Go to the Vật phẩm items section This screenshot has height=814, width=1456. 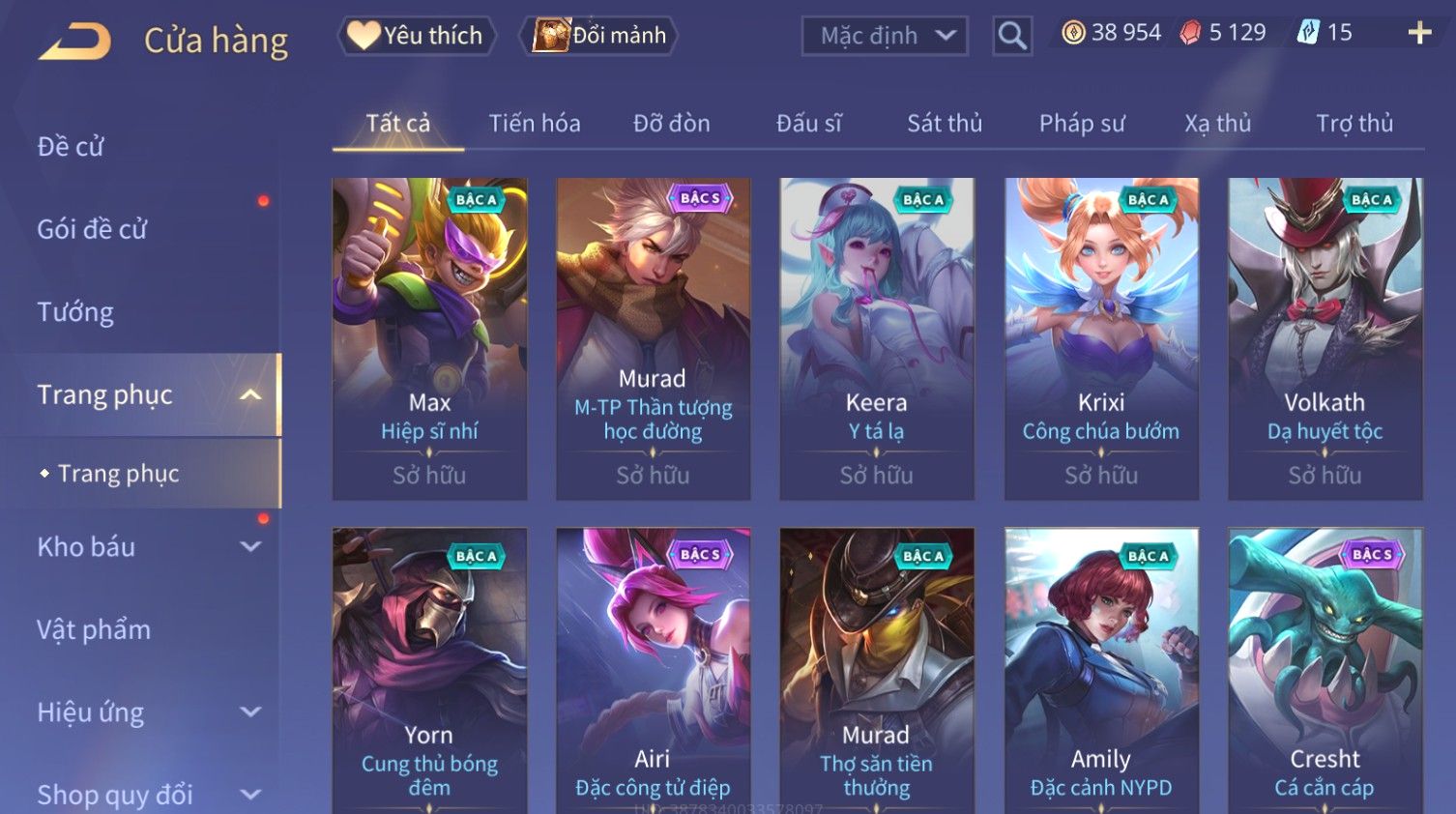point(94,630)
